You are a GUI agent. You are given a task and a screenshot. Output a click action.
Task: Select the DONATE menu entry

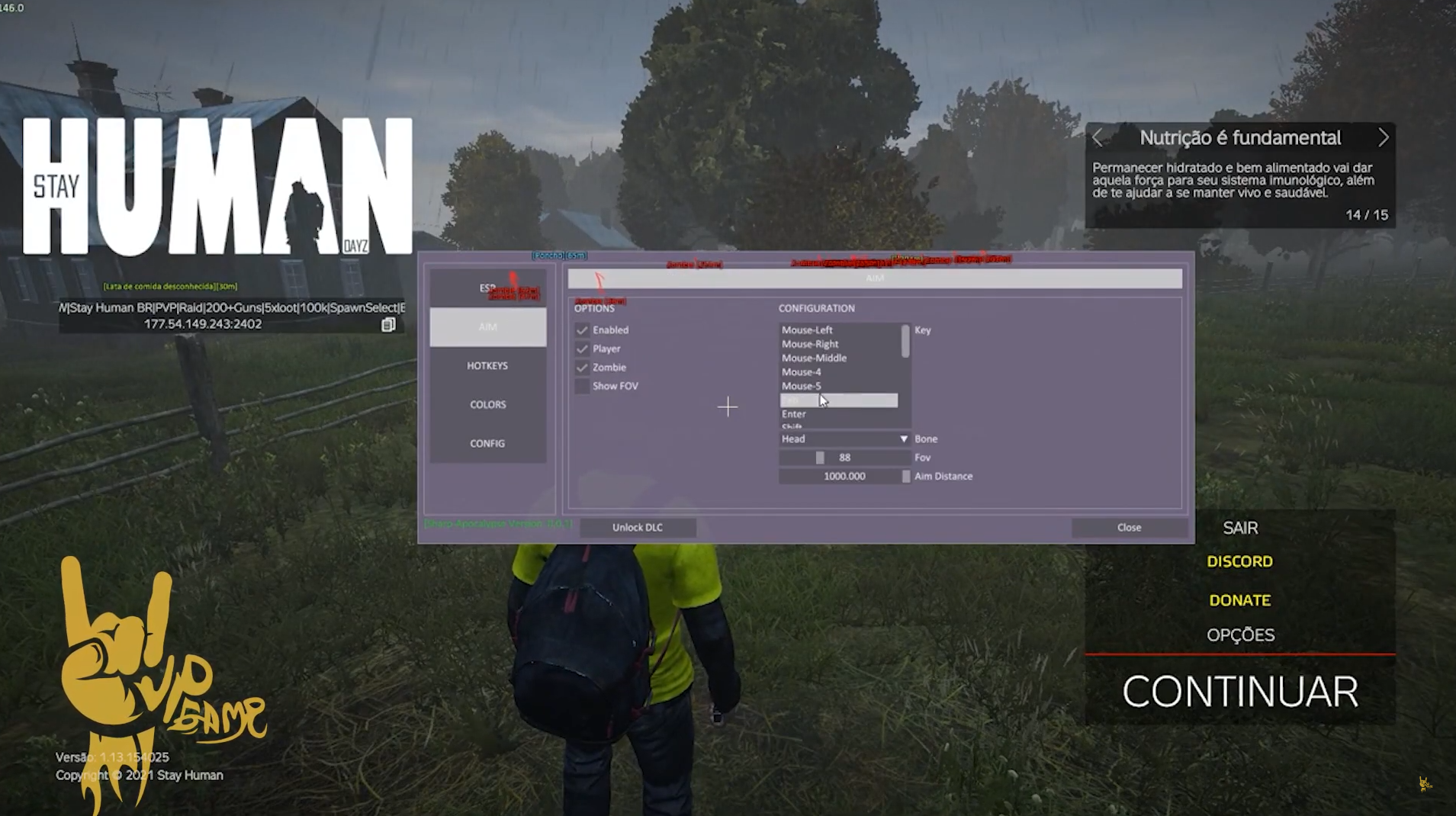tap(1239, 600)
